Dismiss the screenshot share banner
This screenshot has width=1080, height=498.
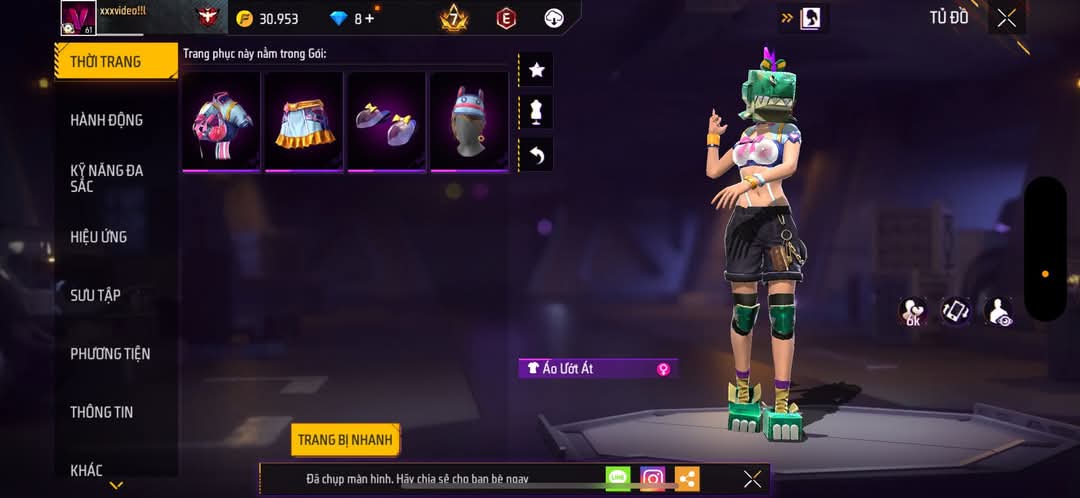(752, 479)
